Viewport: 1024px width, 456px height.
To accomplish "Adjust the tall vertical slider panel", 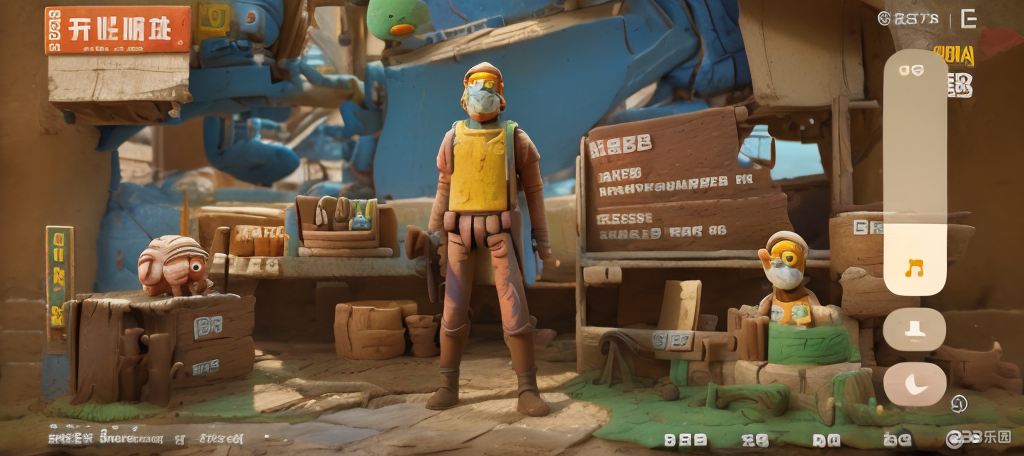I will click(914, 140).
